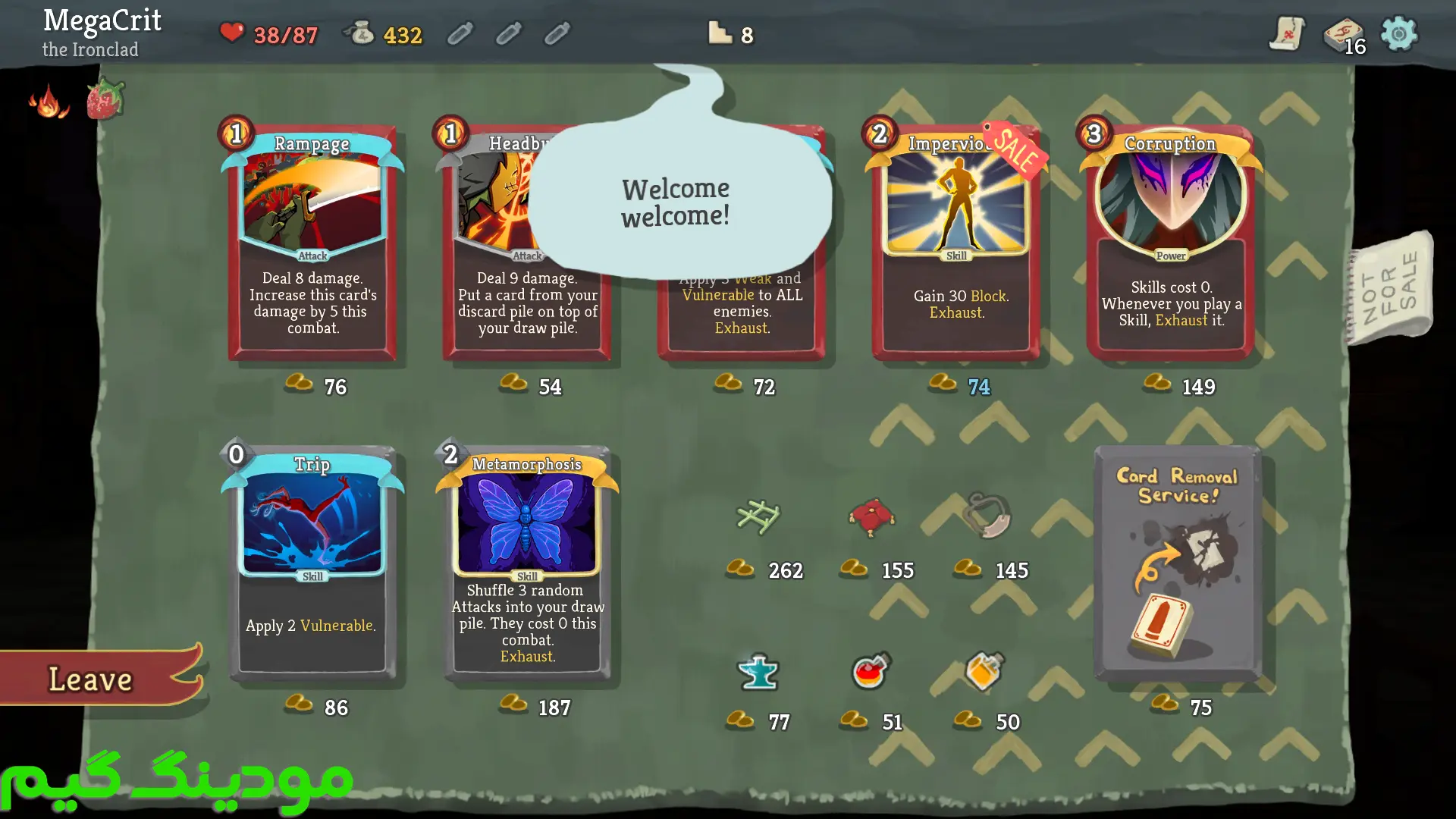Image resolution: width=1456 pixels, height=819 pixels.
Task: Buy the red cushion relic for 155
Action: [871, 517]
